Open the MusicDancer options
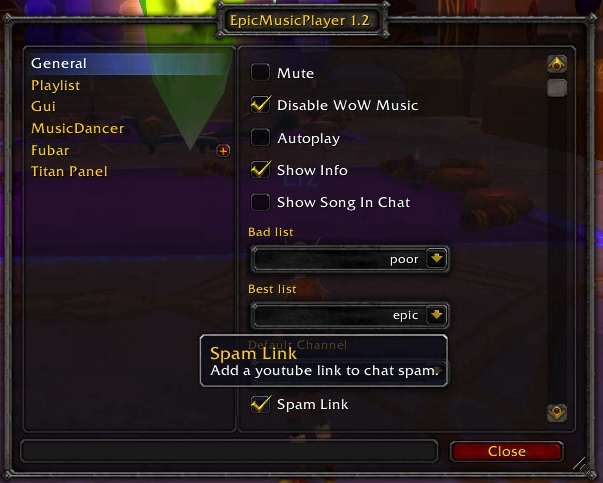603x483 pixels. [x=77, y=128]
